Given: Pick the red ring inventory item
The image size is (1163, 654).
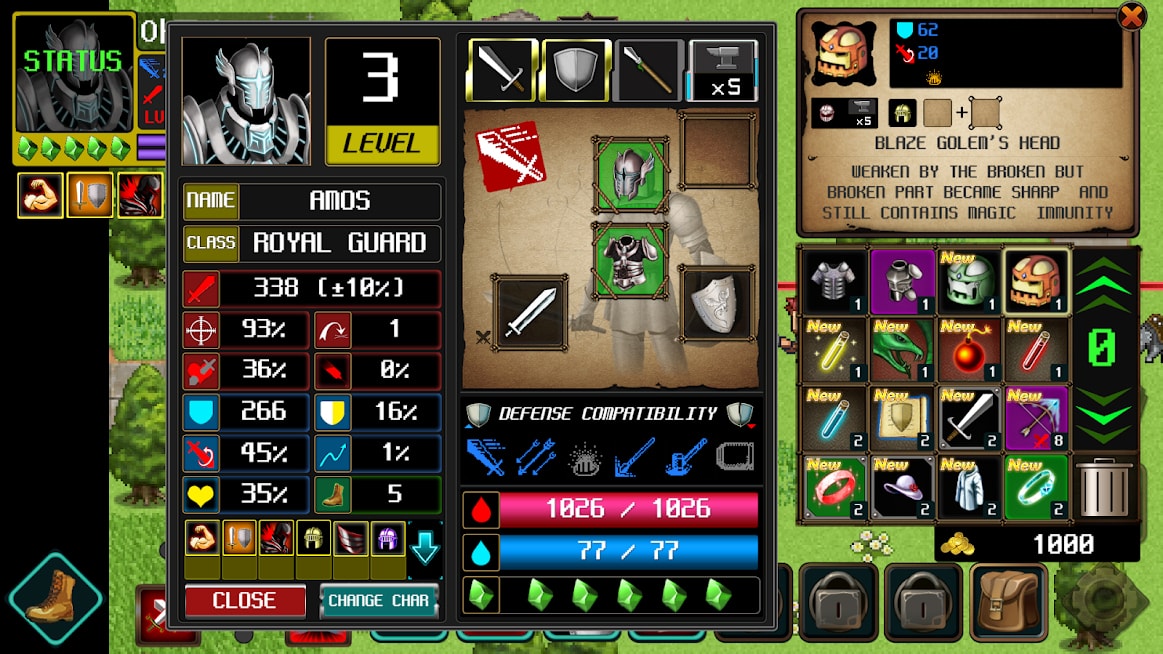Looking at the screenshot, I should pos(834,486).
